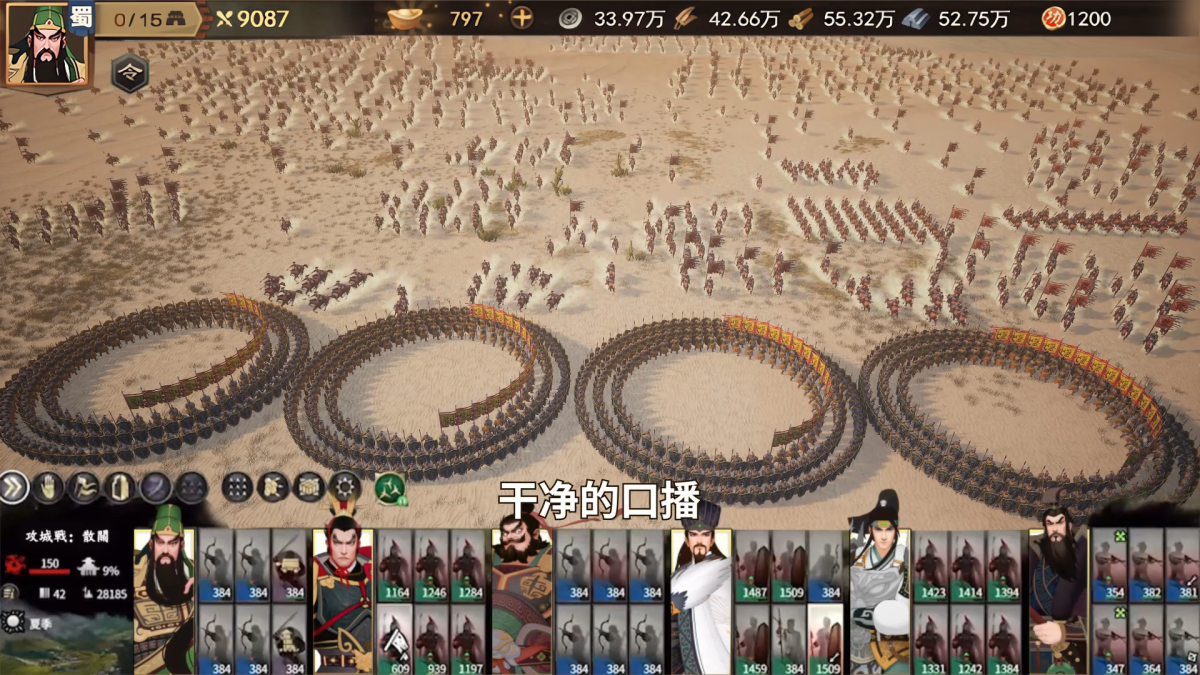The height and width of the screenshot is (675, 1200).
Task: Pick the troop card showing 1164 soldiers
Action: point(395,565)
